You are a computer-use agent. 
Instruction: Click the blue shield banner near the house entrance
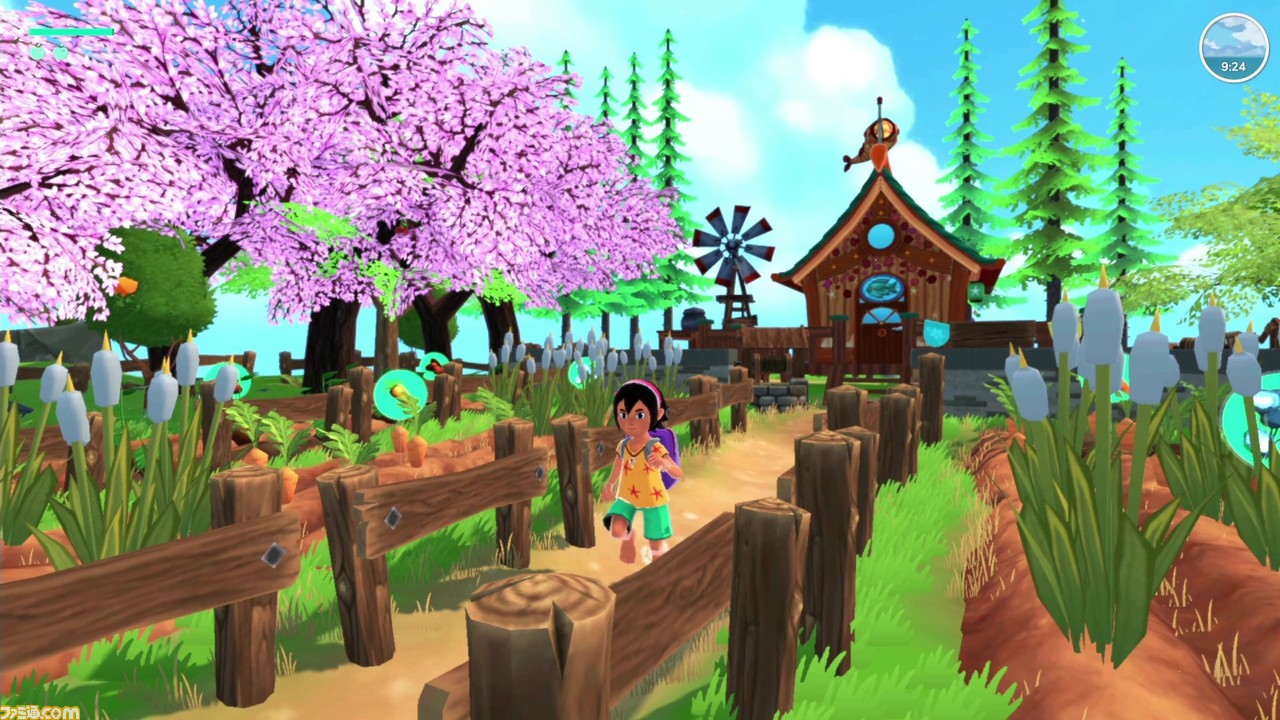click(936, 331)
